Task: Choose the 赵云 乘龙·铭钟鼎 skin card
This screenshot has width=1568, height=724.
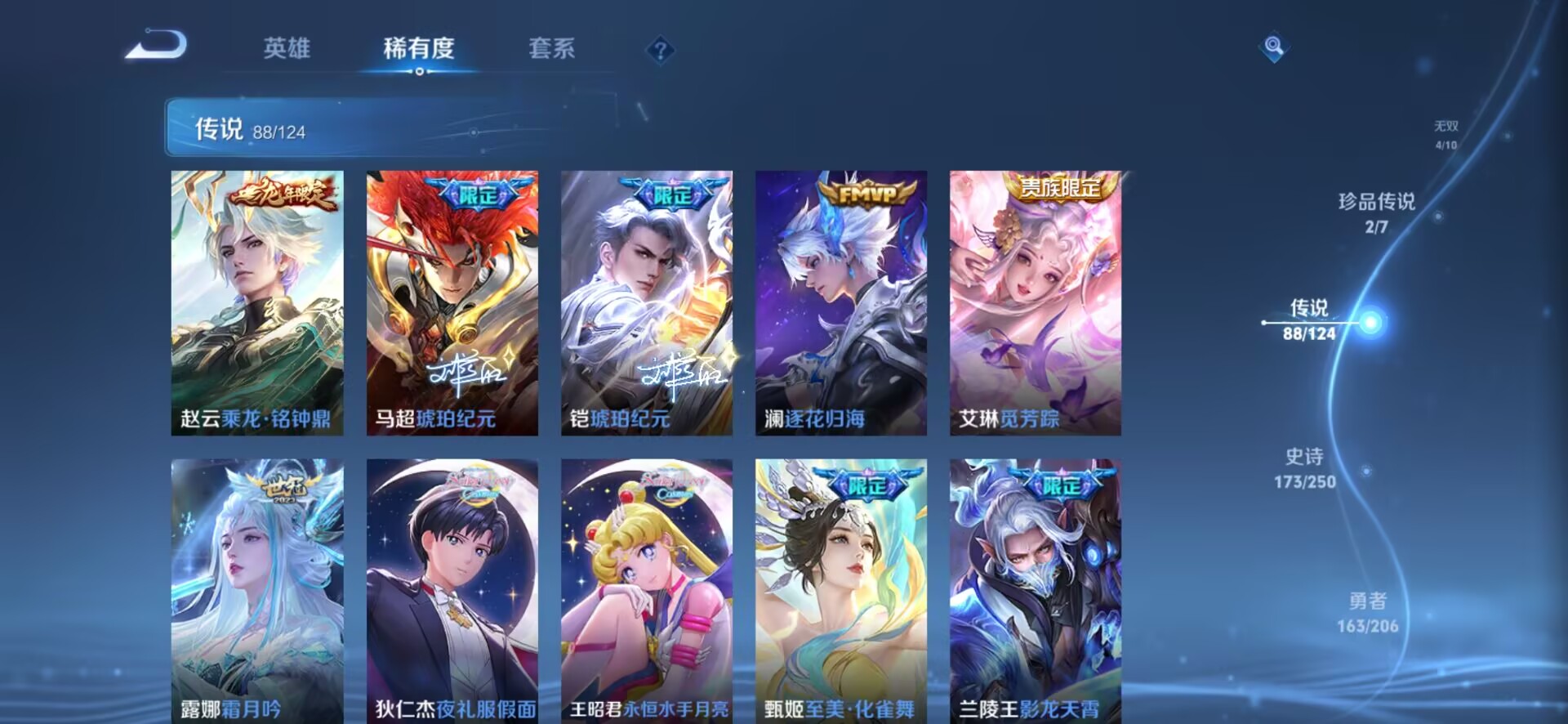Action: [257, 302]
